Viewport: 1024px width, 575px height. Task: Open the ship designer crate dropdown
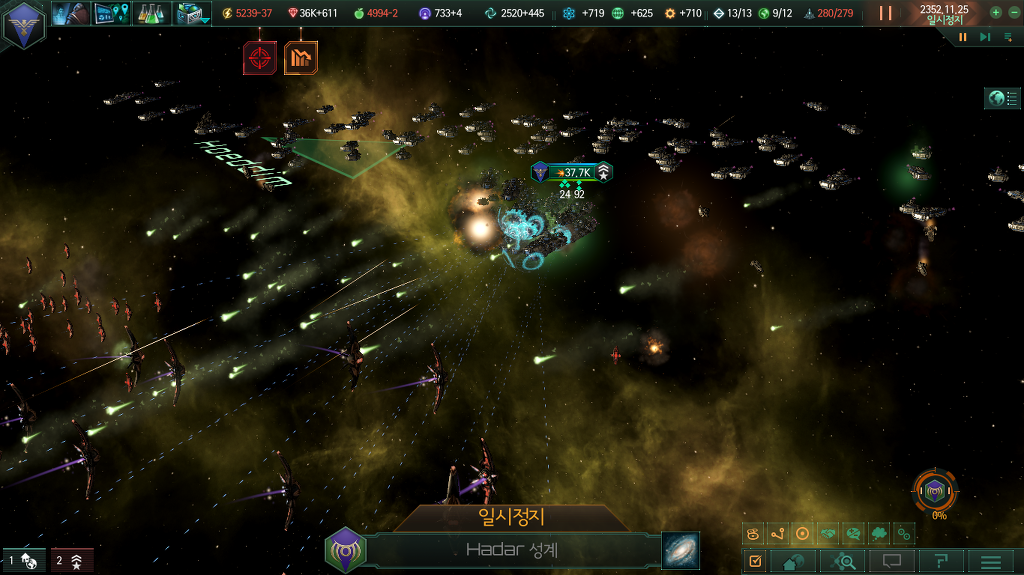click(x=190, y=13)
